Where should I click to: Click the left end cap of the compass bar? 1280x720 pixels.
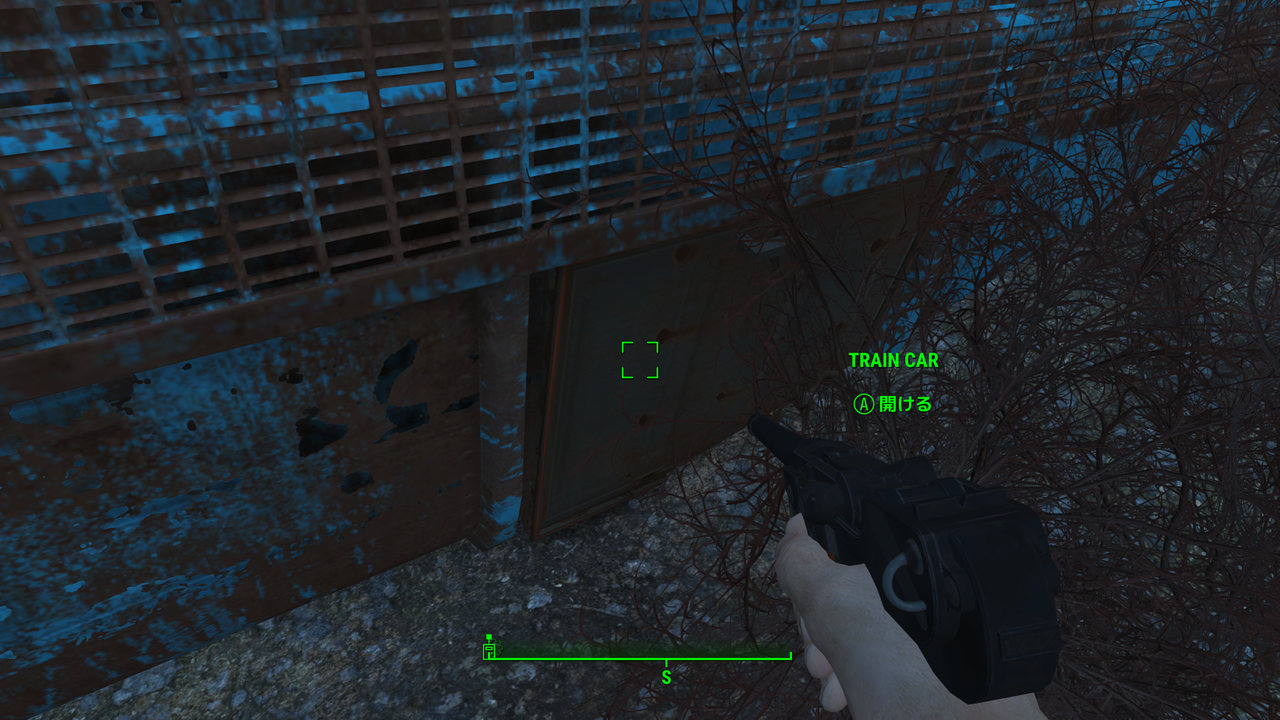tap(485, 660)
